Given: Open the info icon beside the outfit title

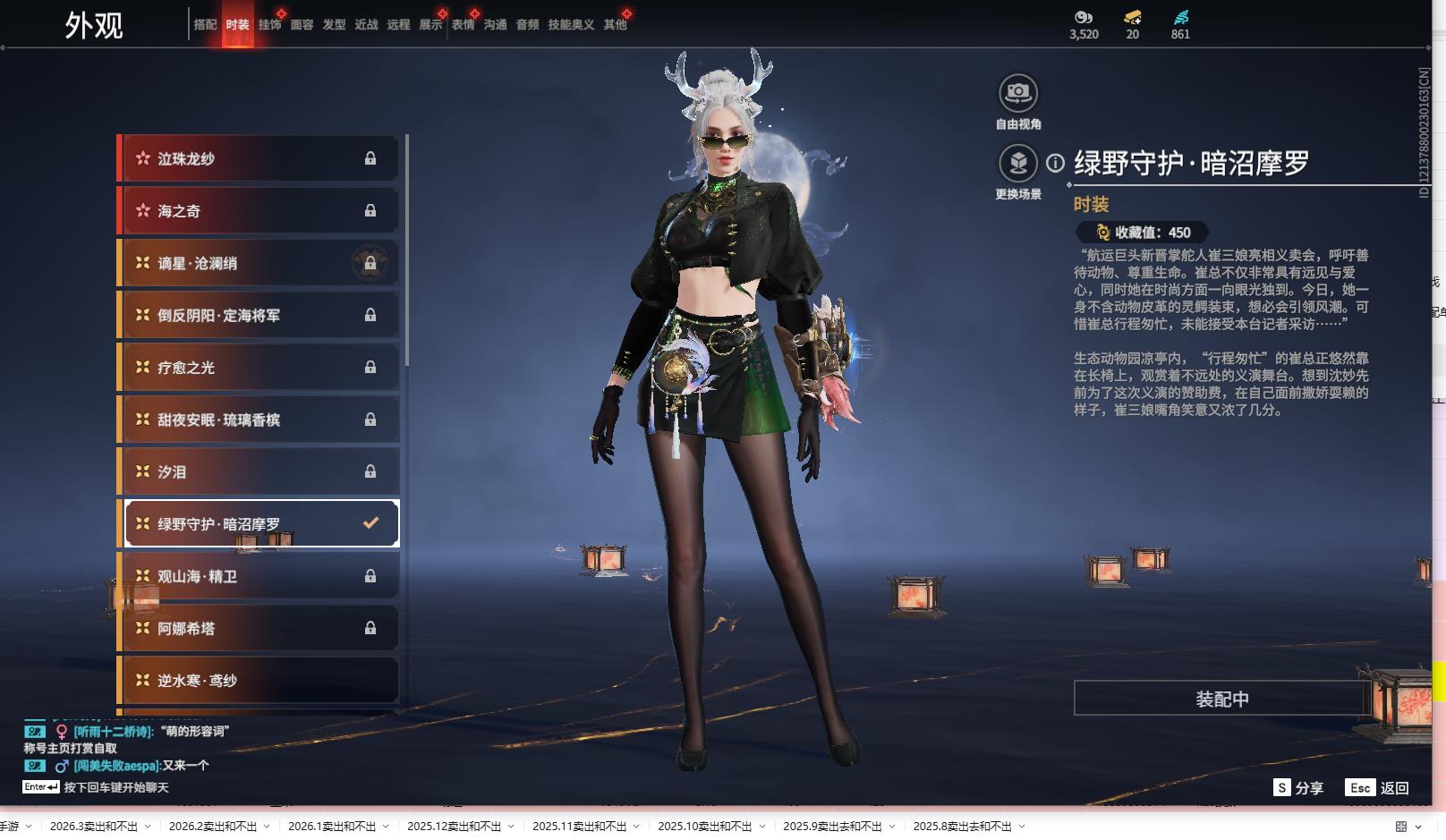Looking at the screenshot, I should 1056,163.
